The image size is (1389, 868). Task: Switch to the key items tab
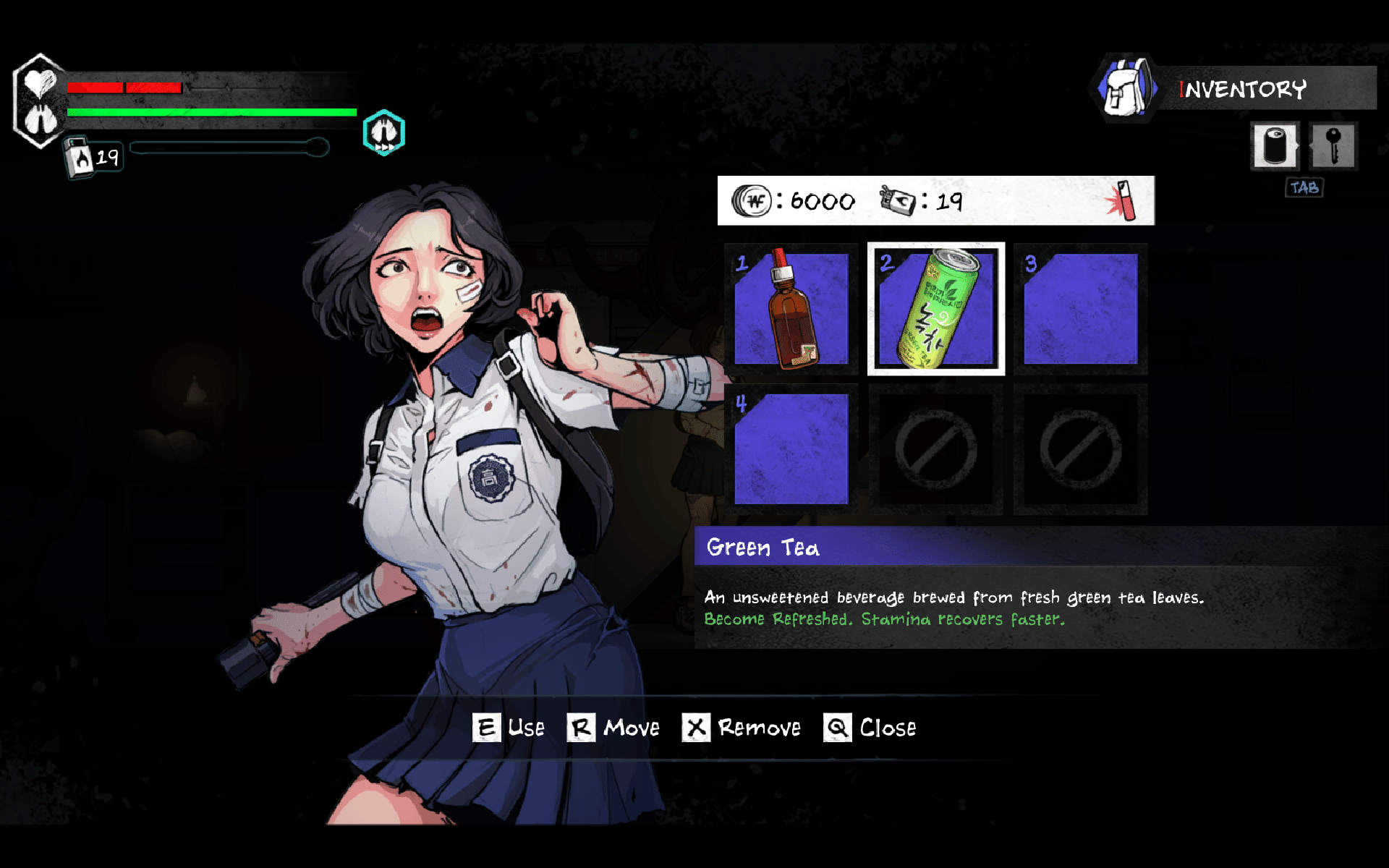[x=1333, y=146]
